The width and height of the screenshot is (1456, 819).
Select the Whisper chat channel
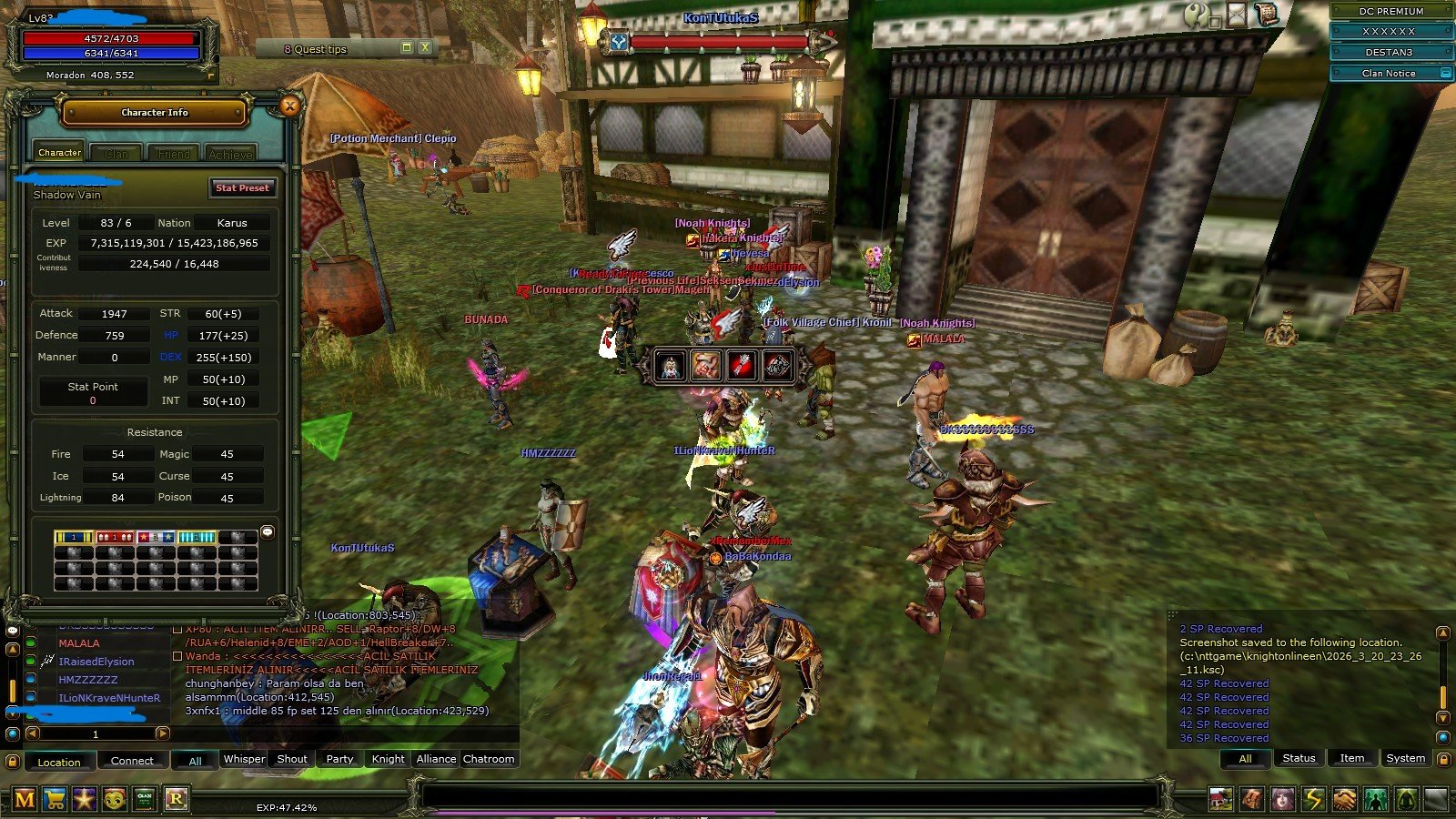[244, 759]
